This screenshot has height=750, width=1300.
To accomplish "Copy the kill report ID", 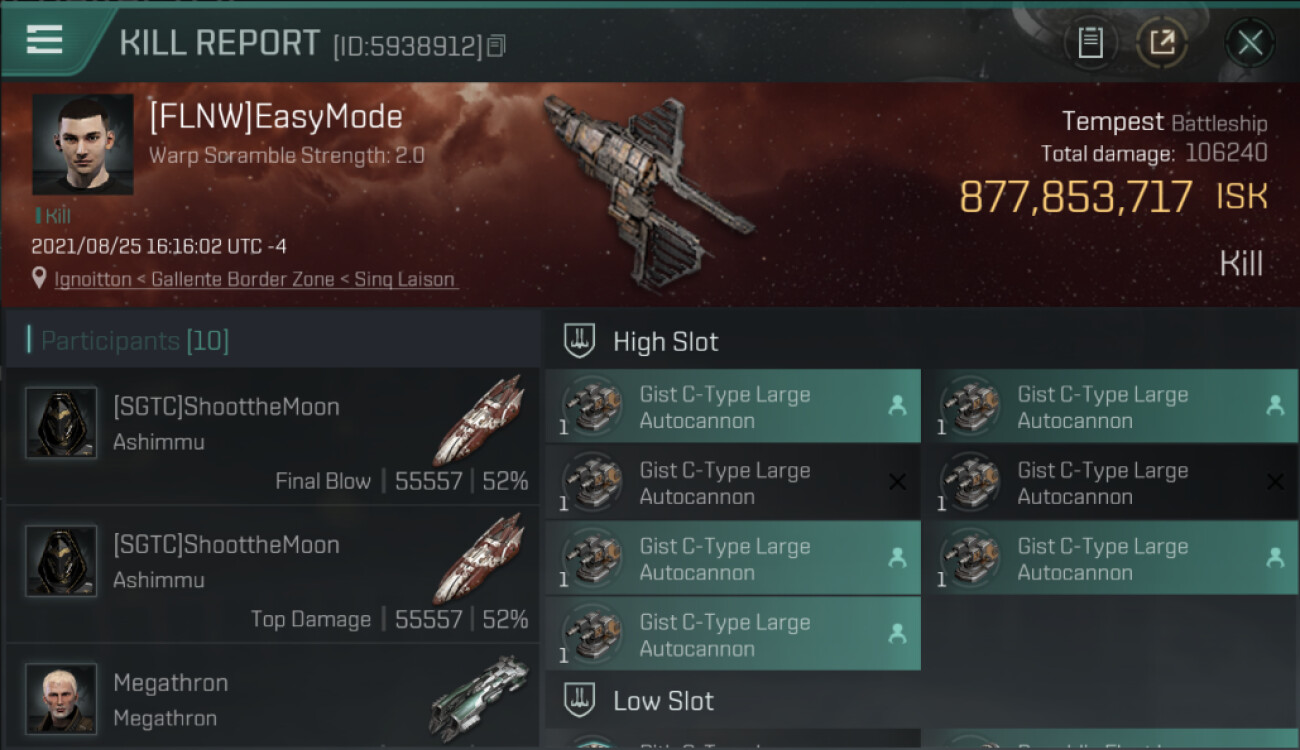I will [x=497, y=46].
